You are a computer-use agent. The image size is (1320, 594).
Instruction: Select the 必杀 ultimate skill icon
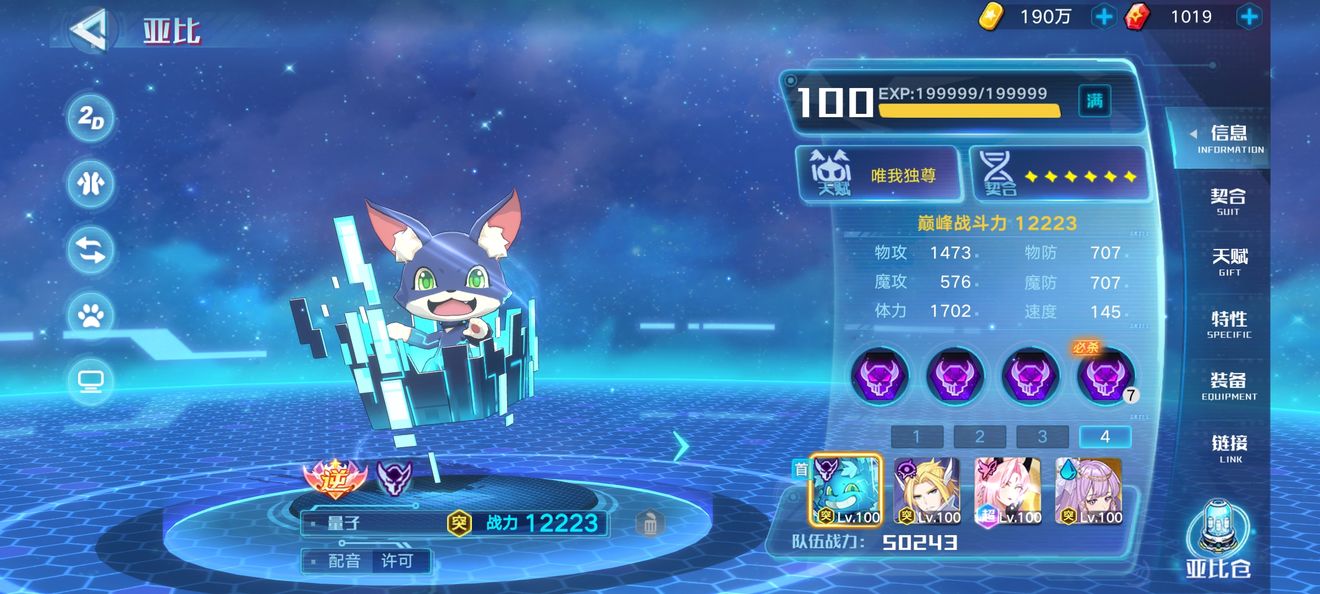[x=1105, y=377]
